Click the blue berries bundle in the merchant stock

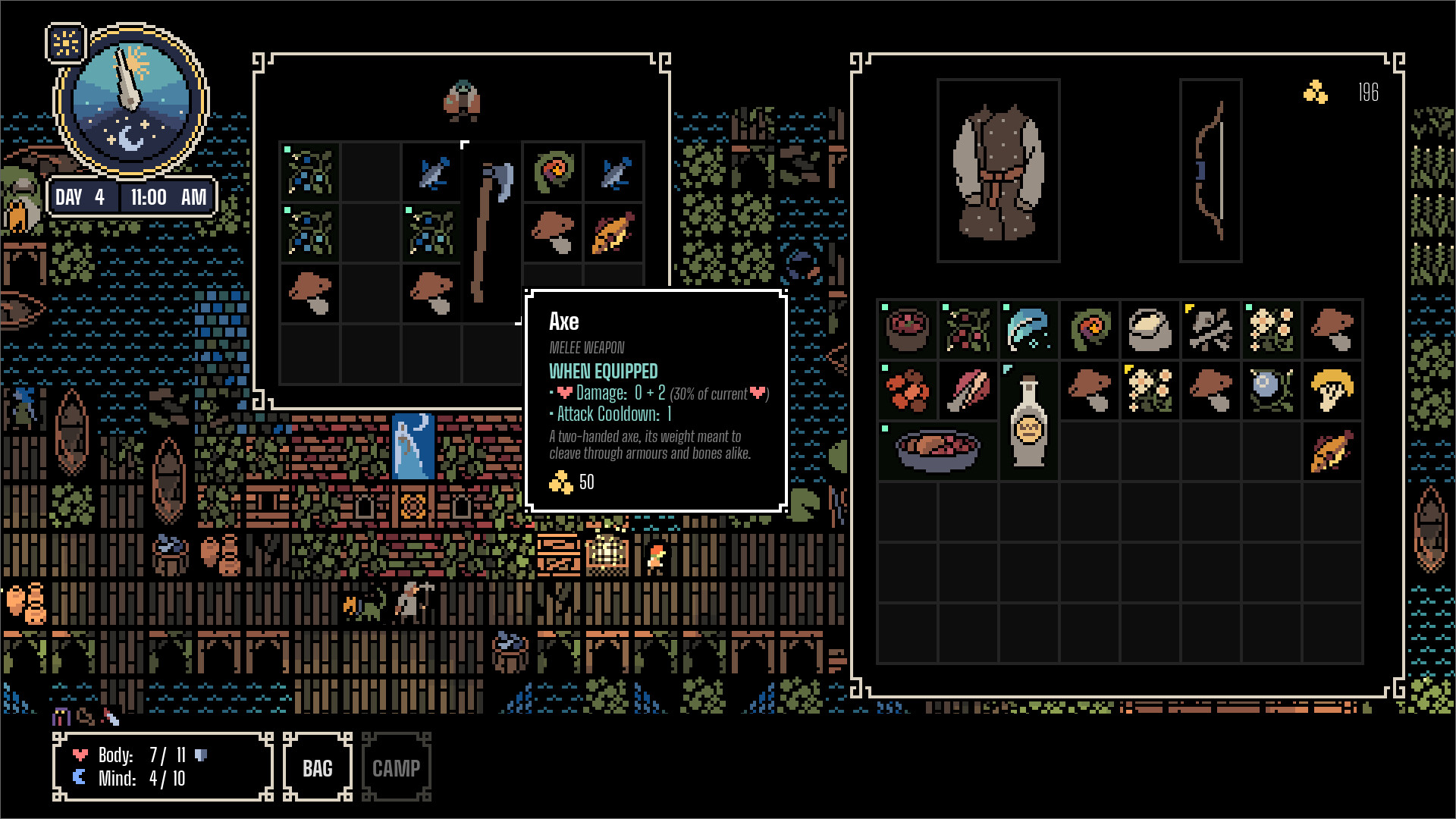(x=309, y=173)
